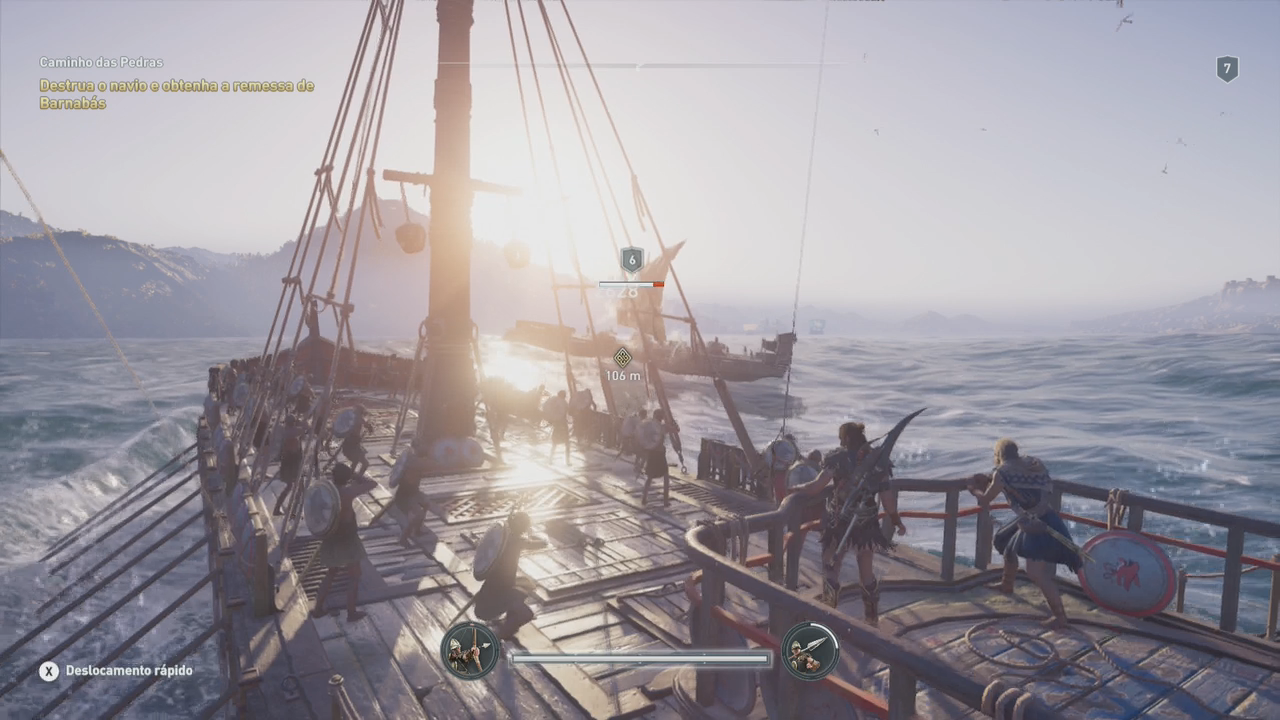Click the diamond quest objective marker
The width and height of the screenshot is (1280, 720).
(x=622, y=357)
